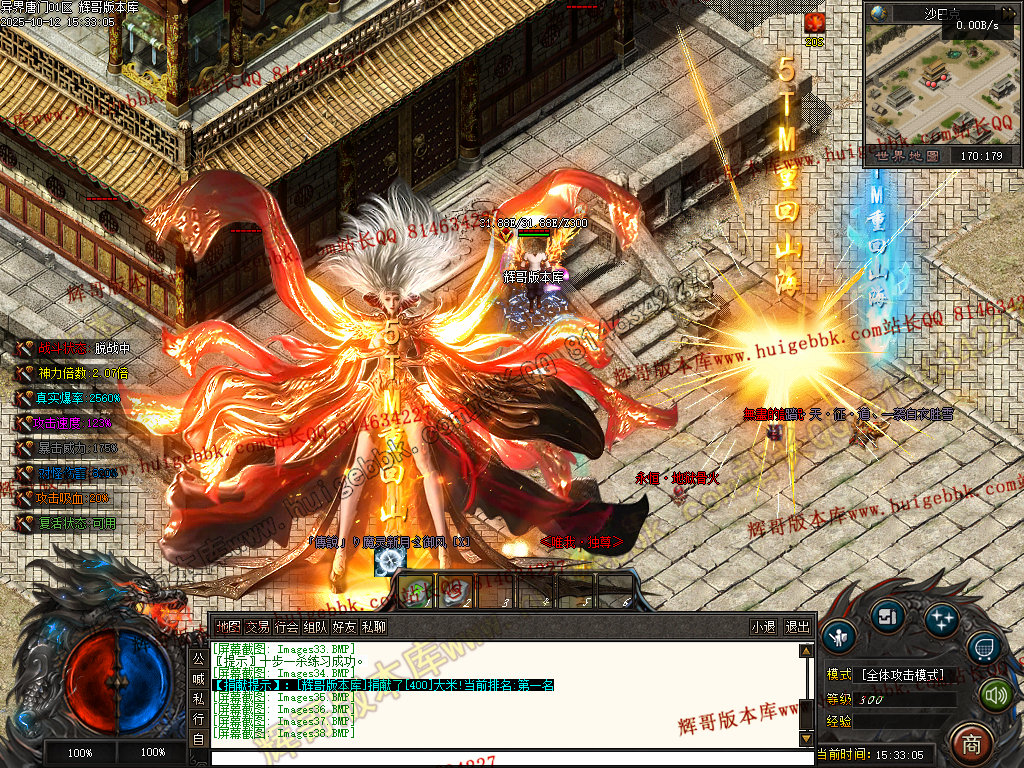Click the 退出 exit game button

point(797,627)
